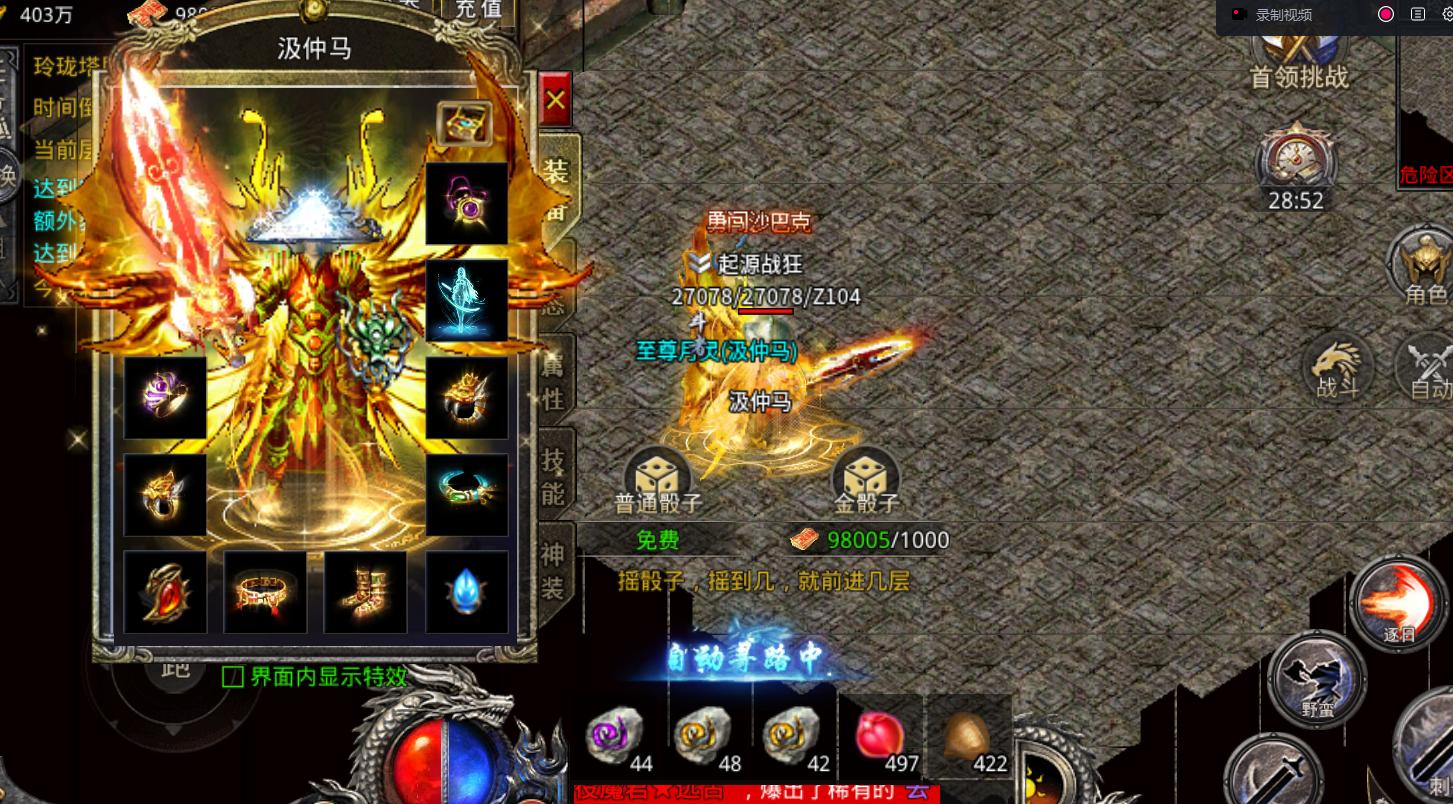Use the 野蛮 skill icon
The image size is (1453, 804).
coord(1317,677)
